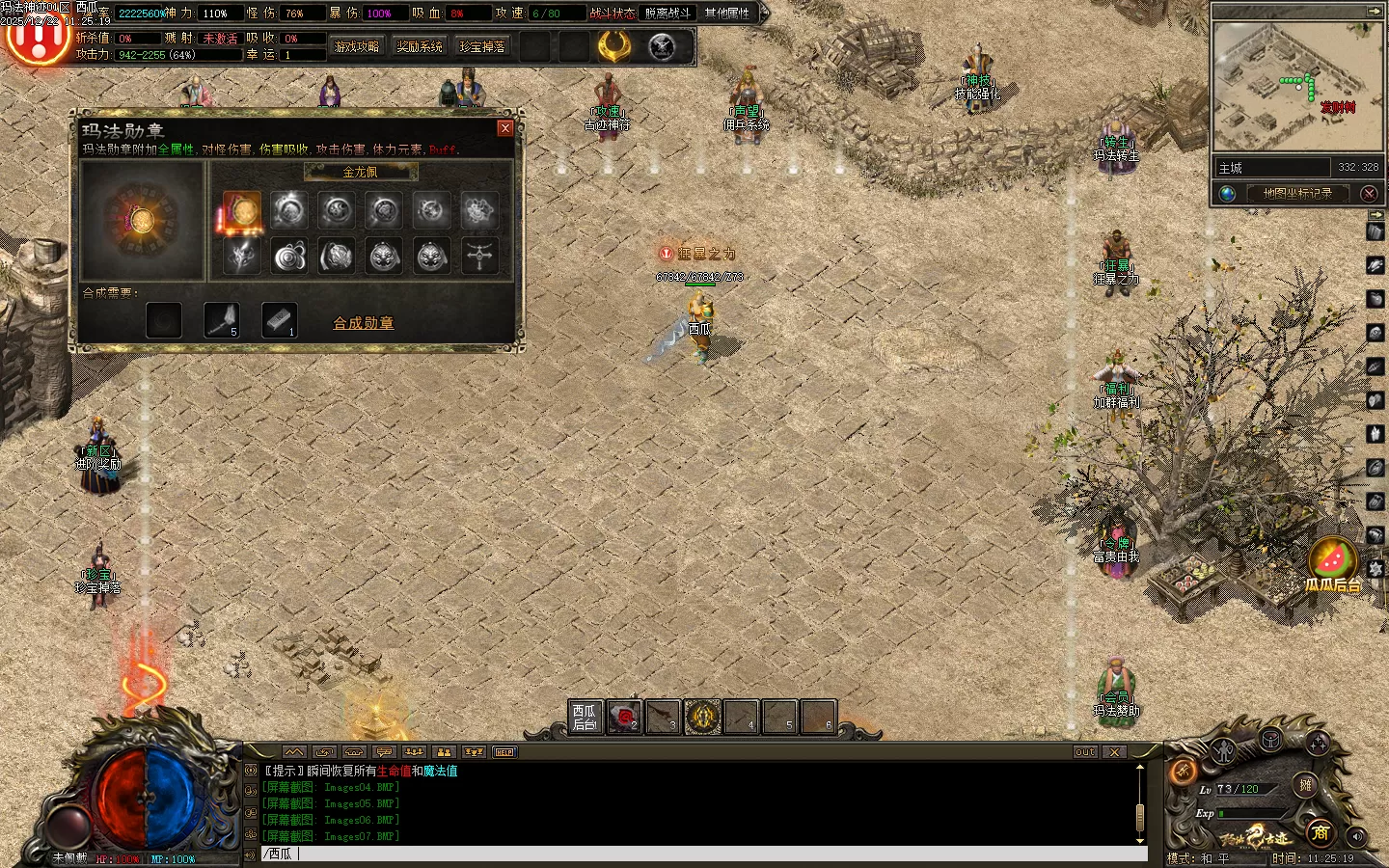This screenshot has width=1389, height=868.
Task: Show 其他属性 other attributes
Action: (x=726, y=14)
